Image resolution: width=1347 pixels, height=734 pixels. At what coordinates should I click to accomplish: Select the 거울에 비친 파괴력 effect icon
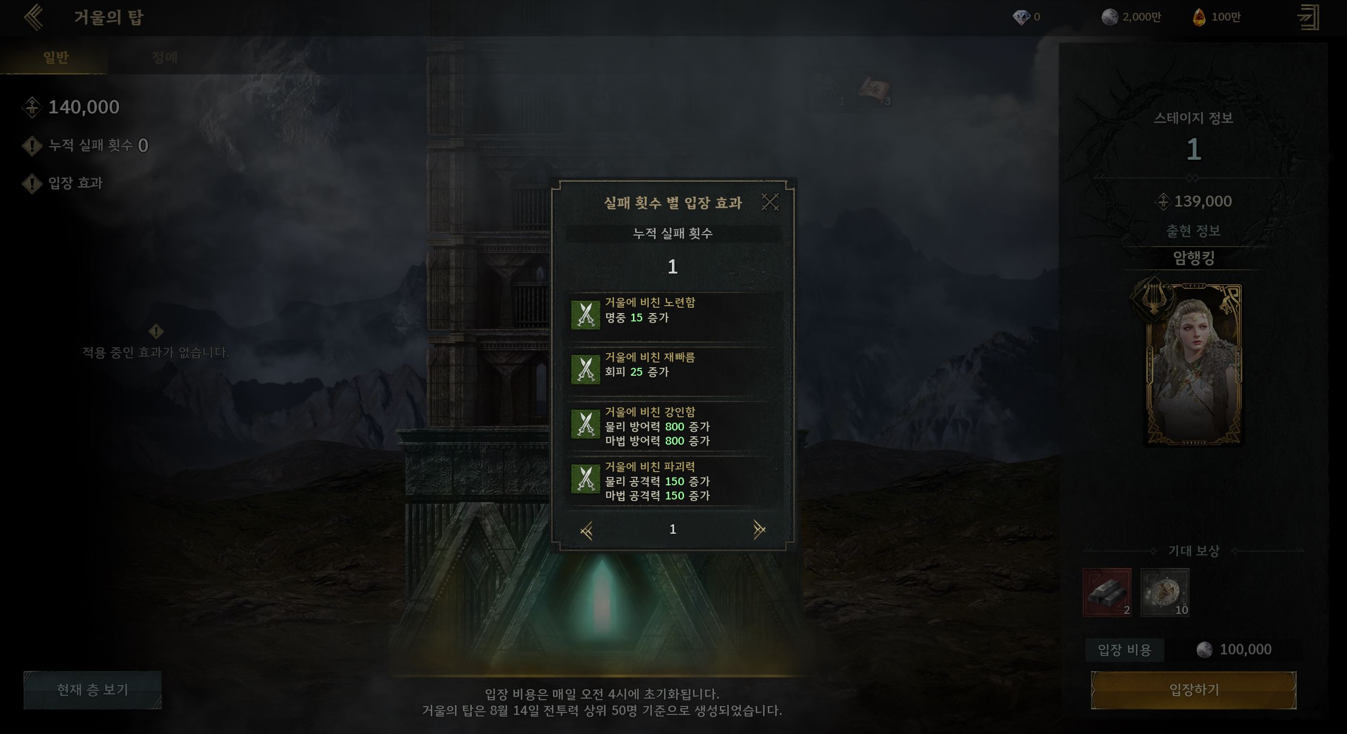(585, 479)
